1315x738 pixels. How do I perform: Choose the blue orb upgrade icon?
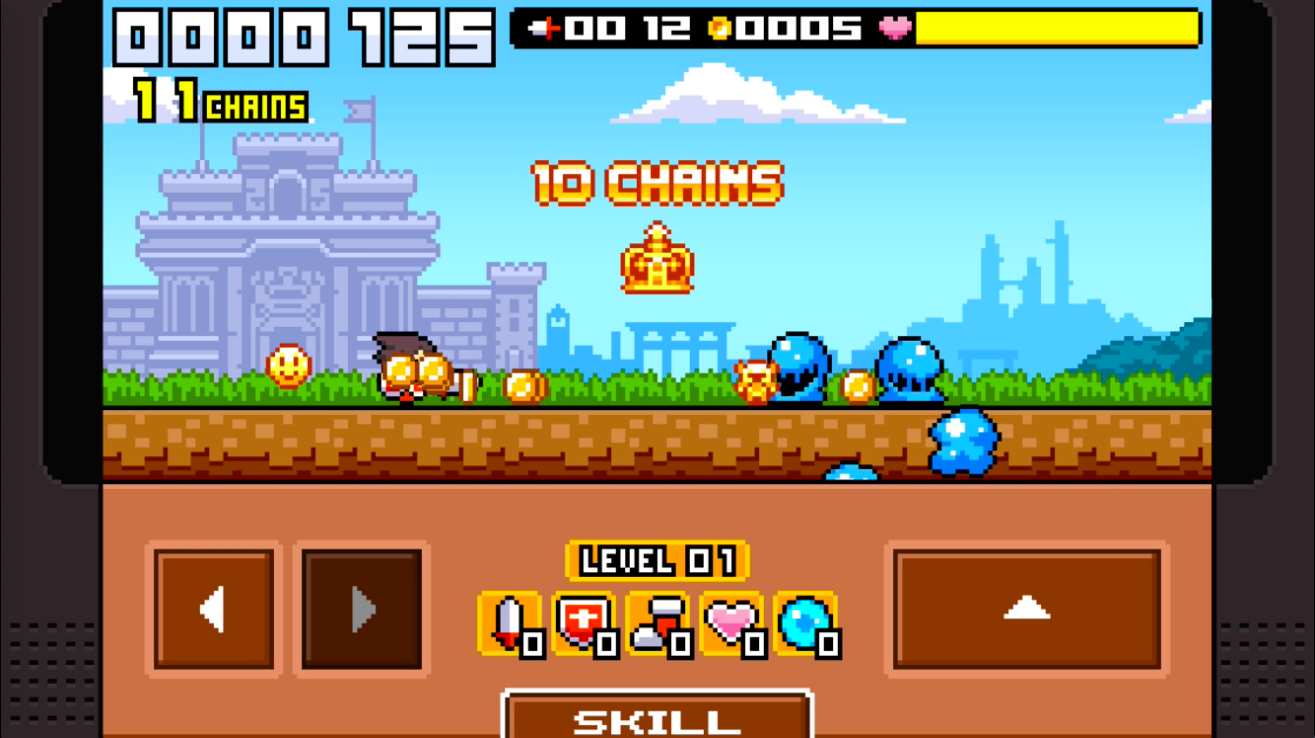click(x=806, y=624)
